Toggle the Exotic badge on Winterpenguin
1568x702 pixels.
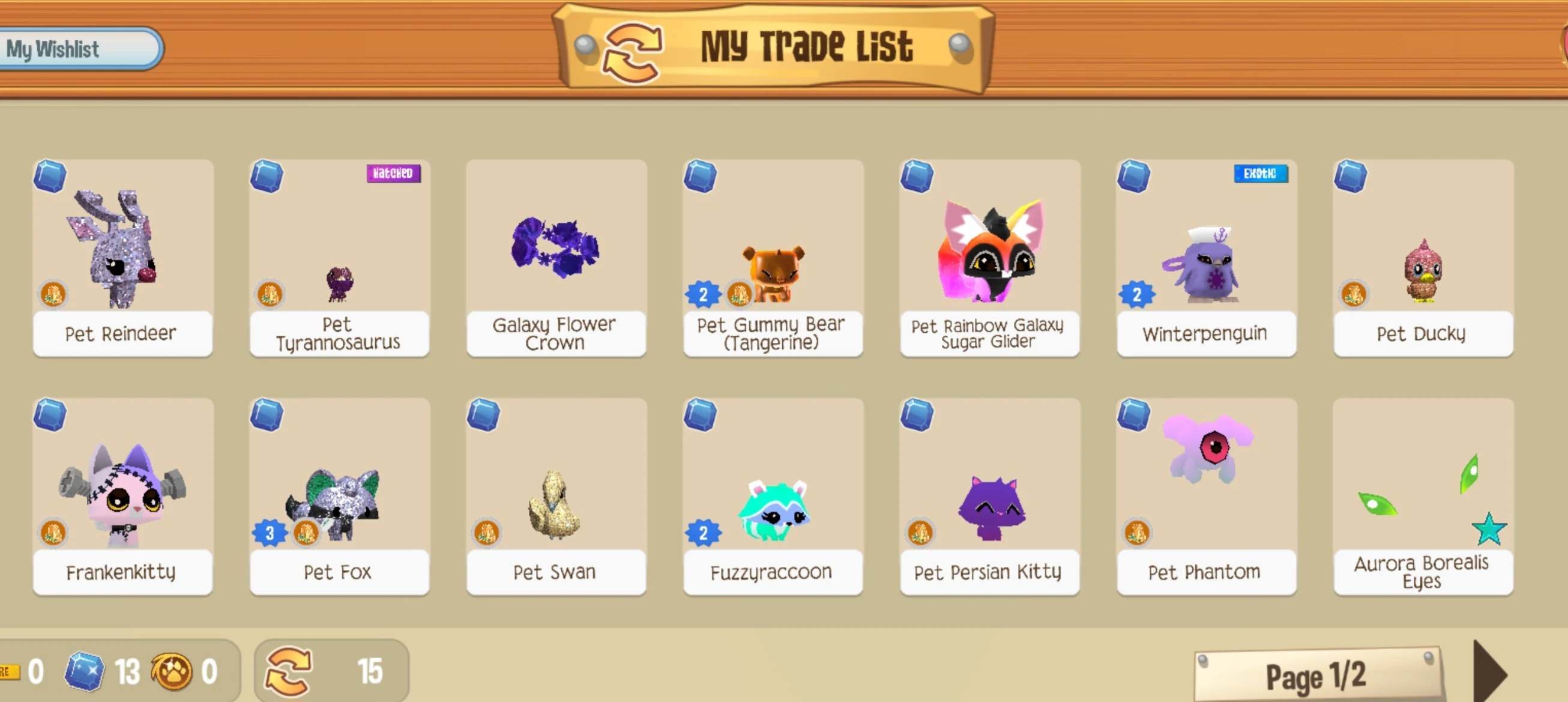tap(1261, 174)
